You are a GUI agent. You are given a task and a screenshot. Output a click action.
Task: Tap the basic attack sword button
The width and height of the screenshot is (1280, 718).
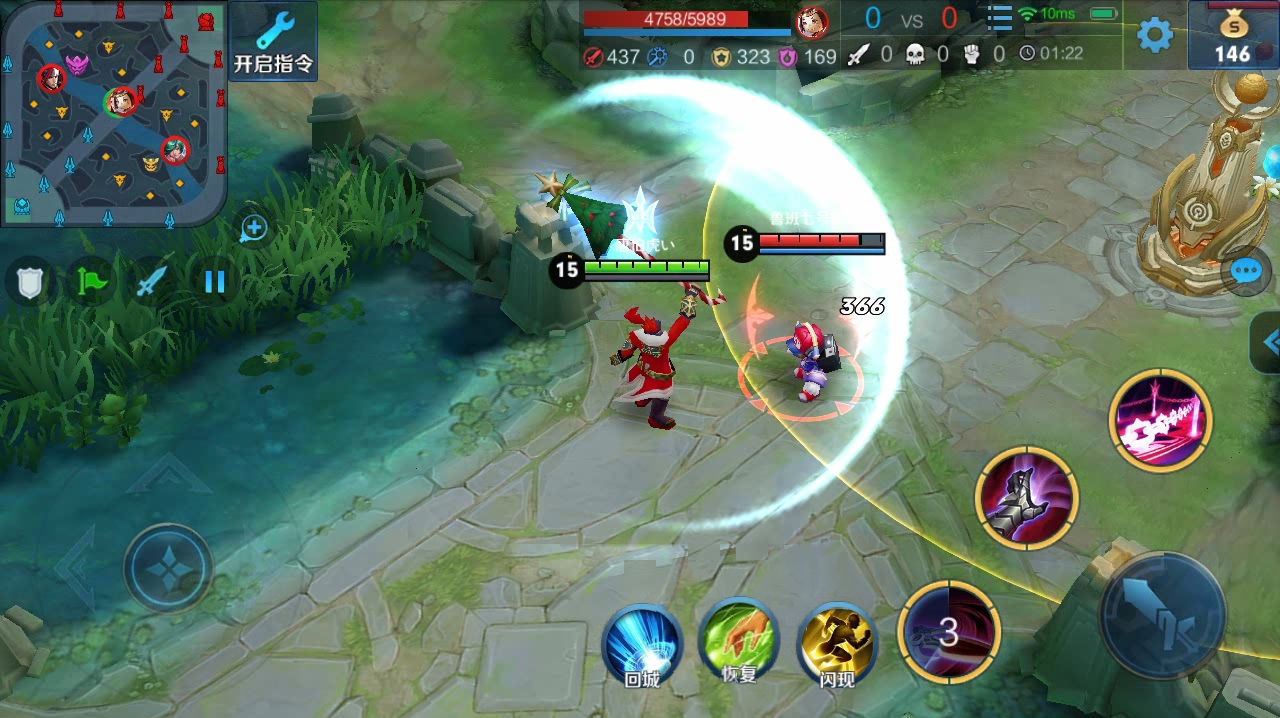click(1163, 614)
